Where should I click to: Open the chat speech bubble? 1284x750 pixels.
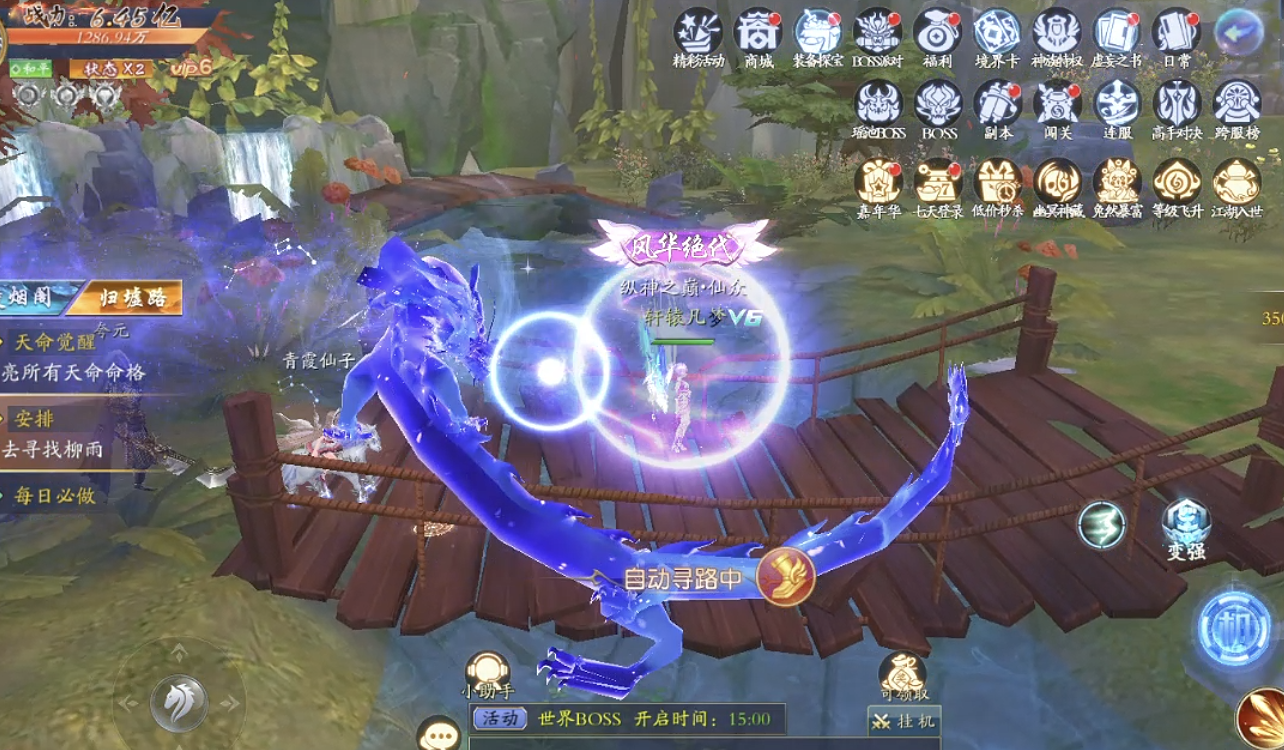pyautogui.click(x=438, y=734)
